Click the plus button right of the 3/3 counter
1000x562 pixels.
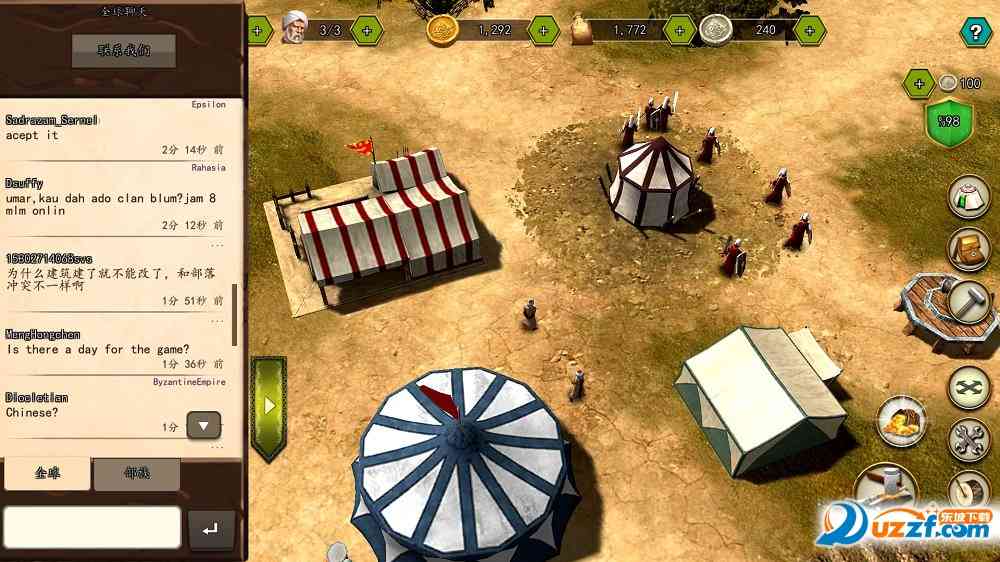point(367,30)
